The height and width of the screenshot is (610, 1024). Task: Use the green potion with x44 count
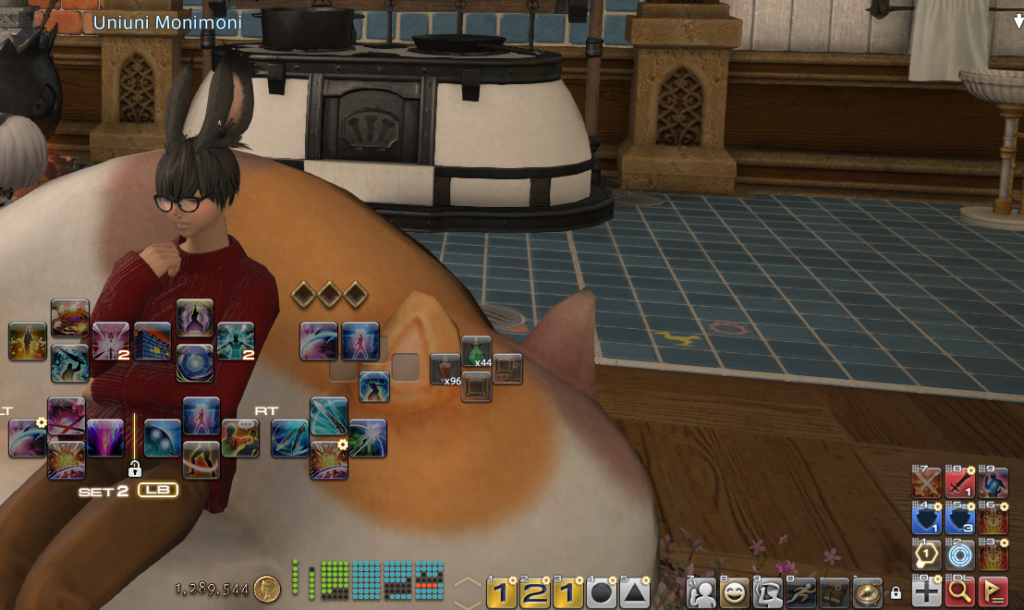[476, 351]
